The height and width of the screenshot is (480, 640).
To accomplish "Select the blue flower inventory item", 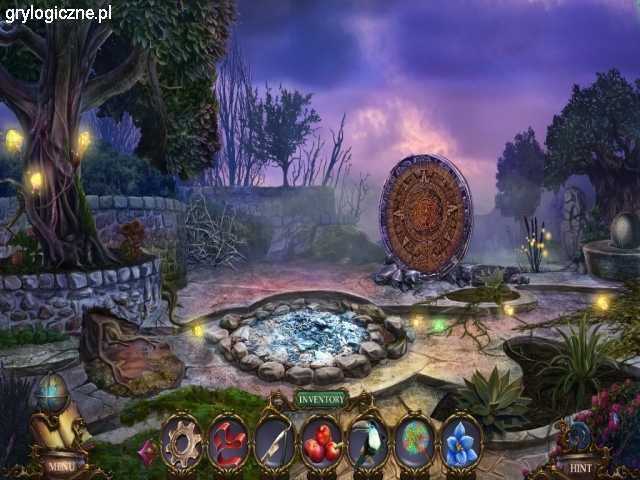I will click(x=461, y=441).
